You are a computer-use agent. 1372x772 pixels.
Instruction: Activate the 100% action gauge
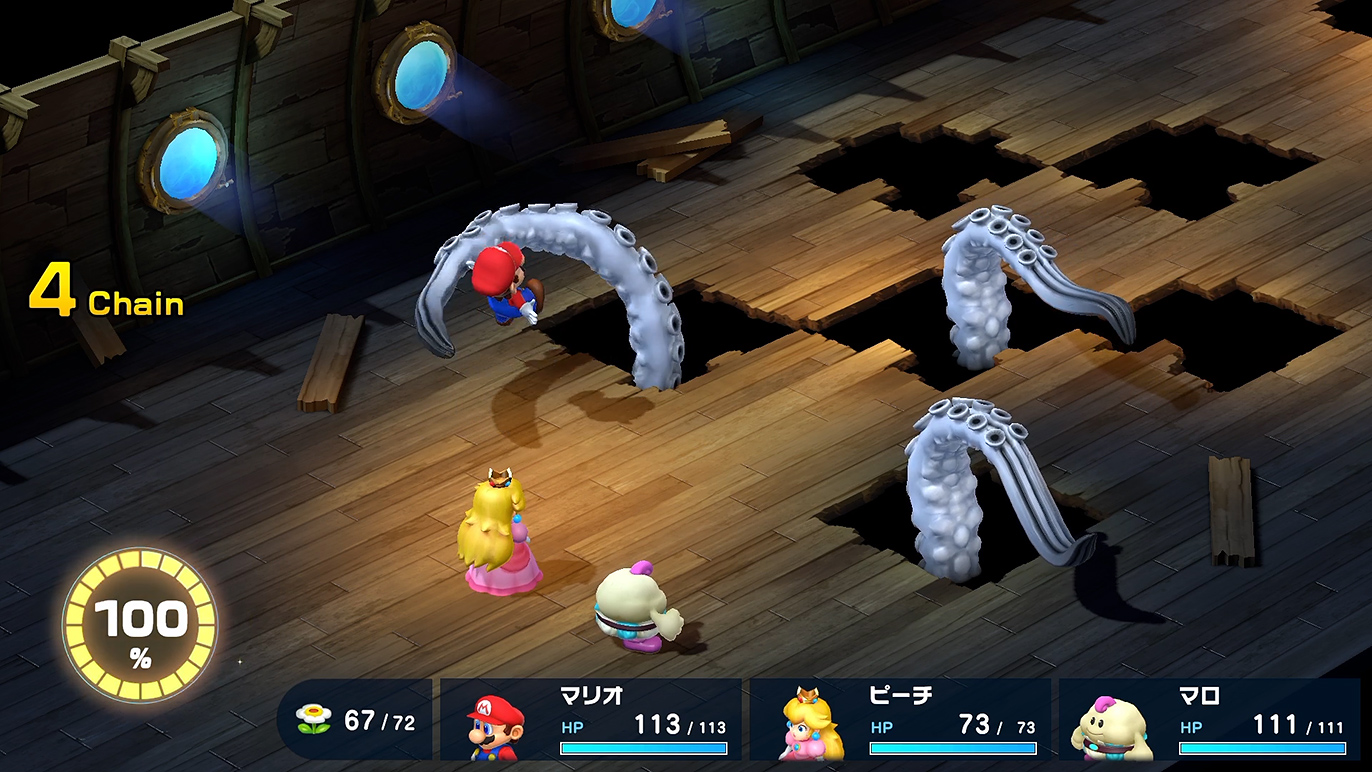click(x=140, y=626)
